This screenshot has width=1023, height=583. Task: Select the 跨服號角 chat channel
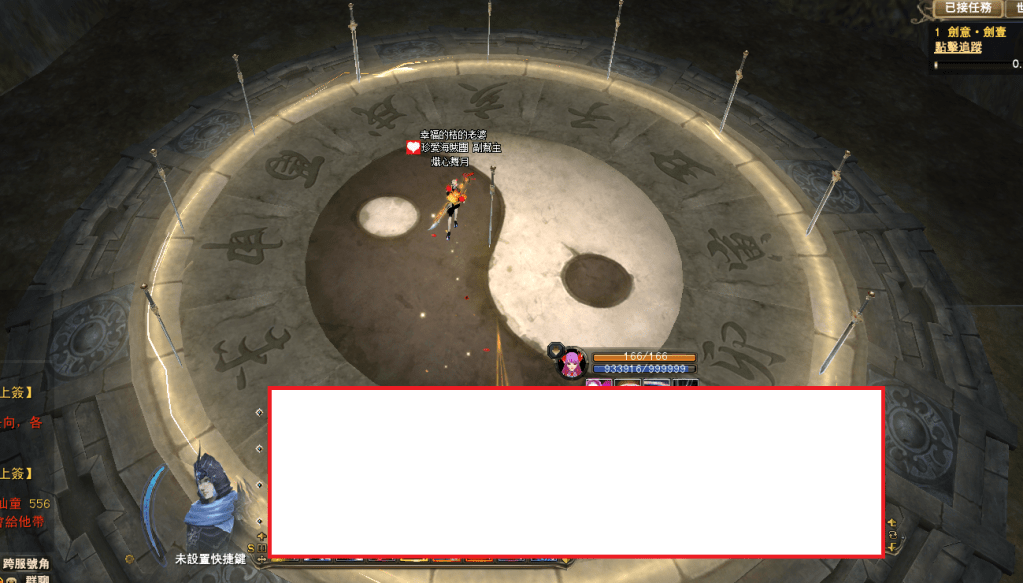[x=26, y=565]
